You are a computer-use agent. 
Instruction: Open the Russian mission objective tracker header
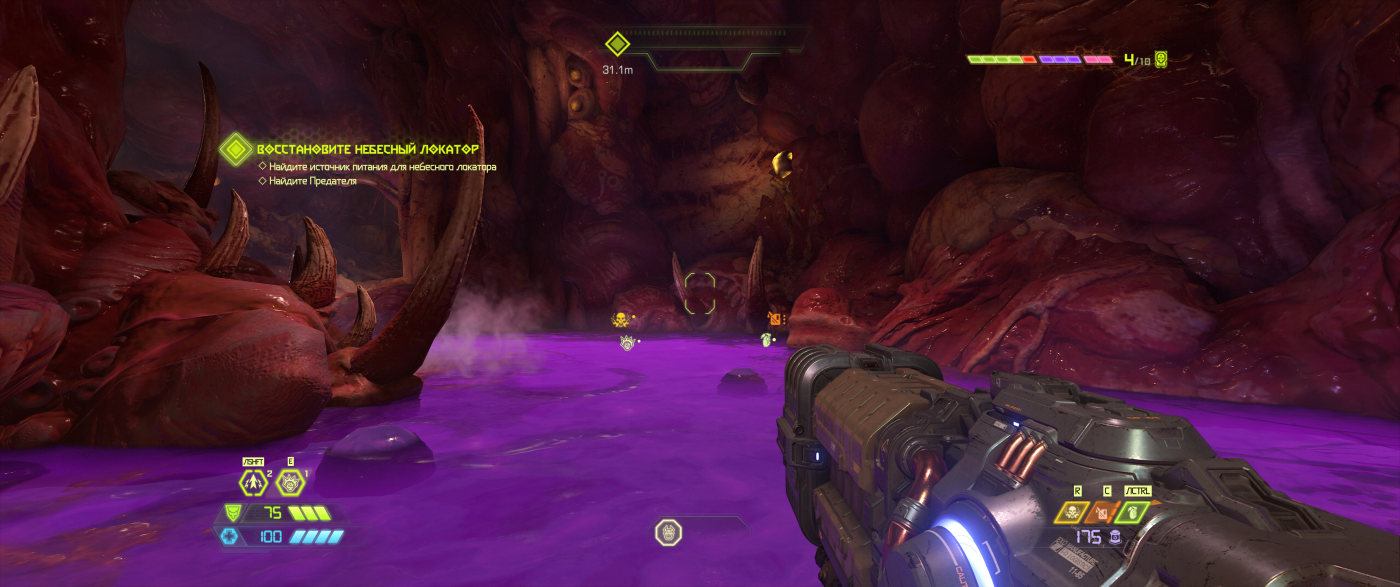click(366, 148)
